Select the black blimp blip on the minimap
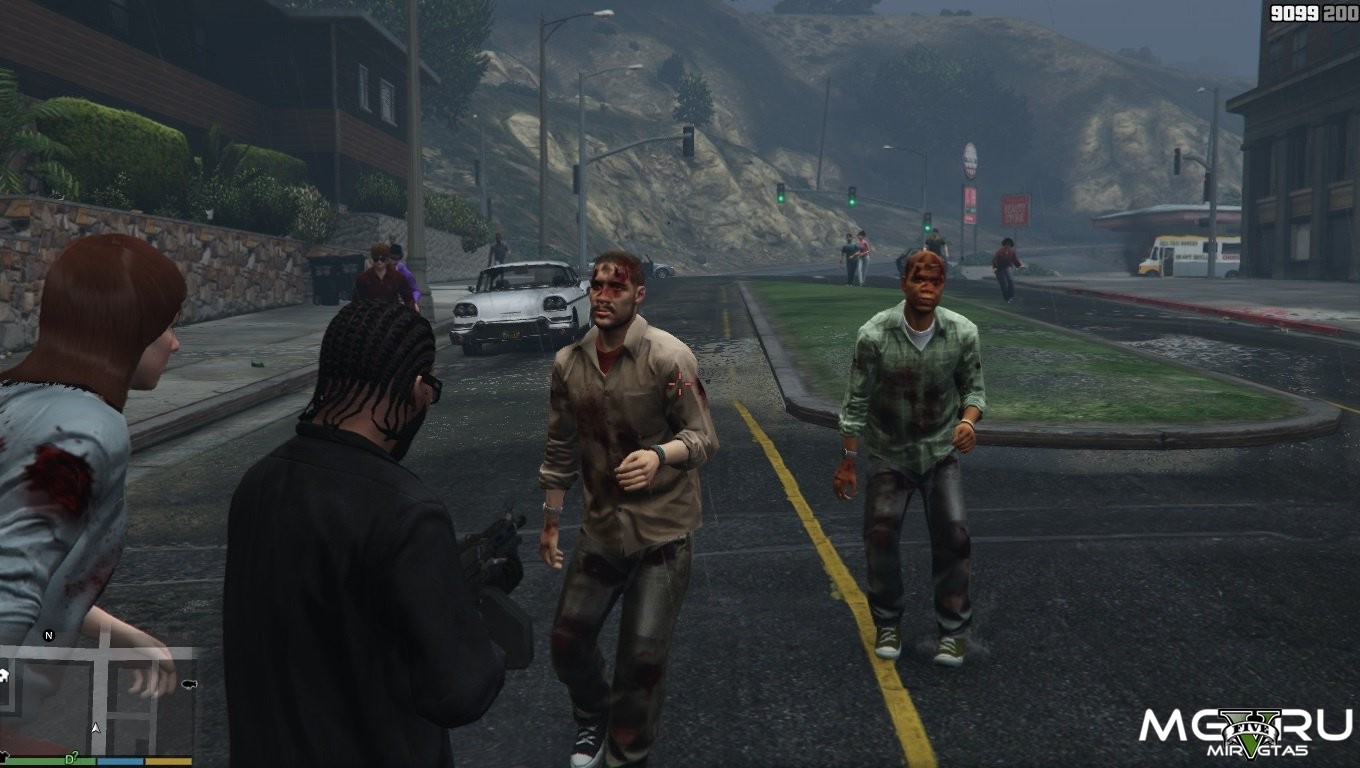 pos(189,685)
